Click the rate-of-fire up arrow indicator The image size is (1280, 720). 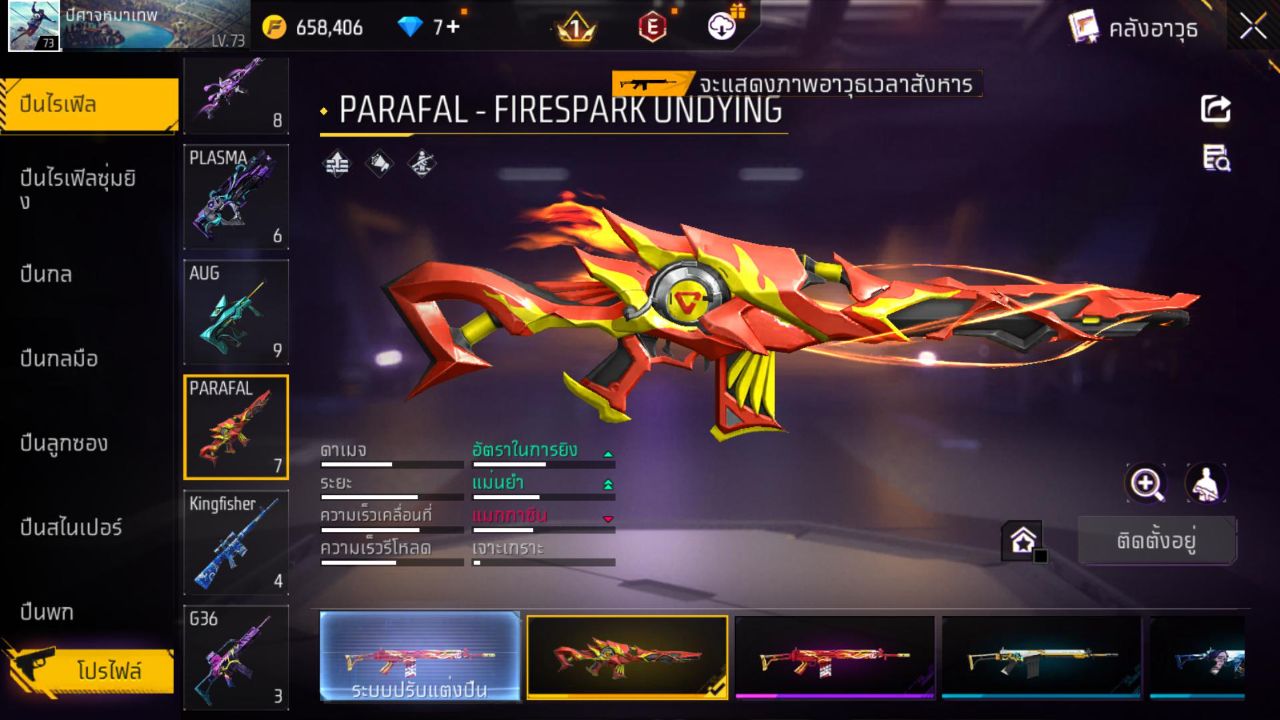click(608, 452)
